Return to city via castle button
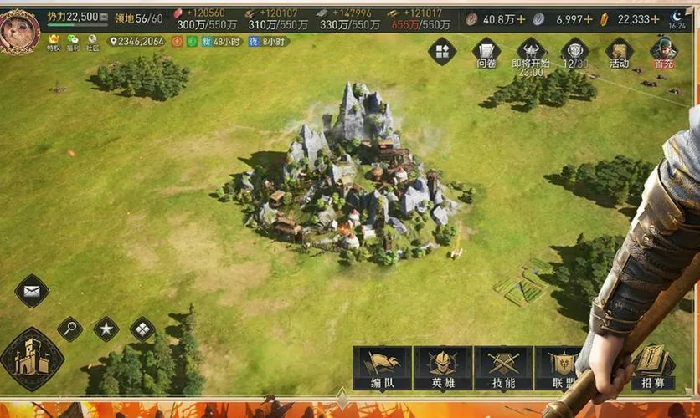The width and height of the screenshot is (700, 418). (32, 359)
